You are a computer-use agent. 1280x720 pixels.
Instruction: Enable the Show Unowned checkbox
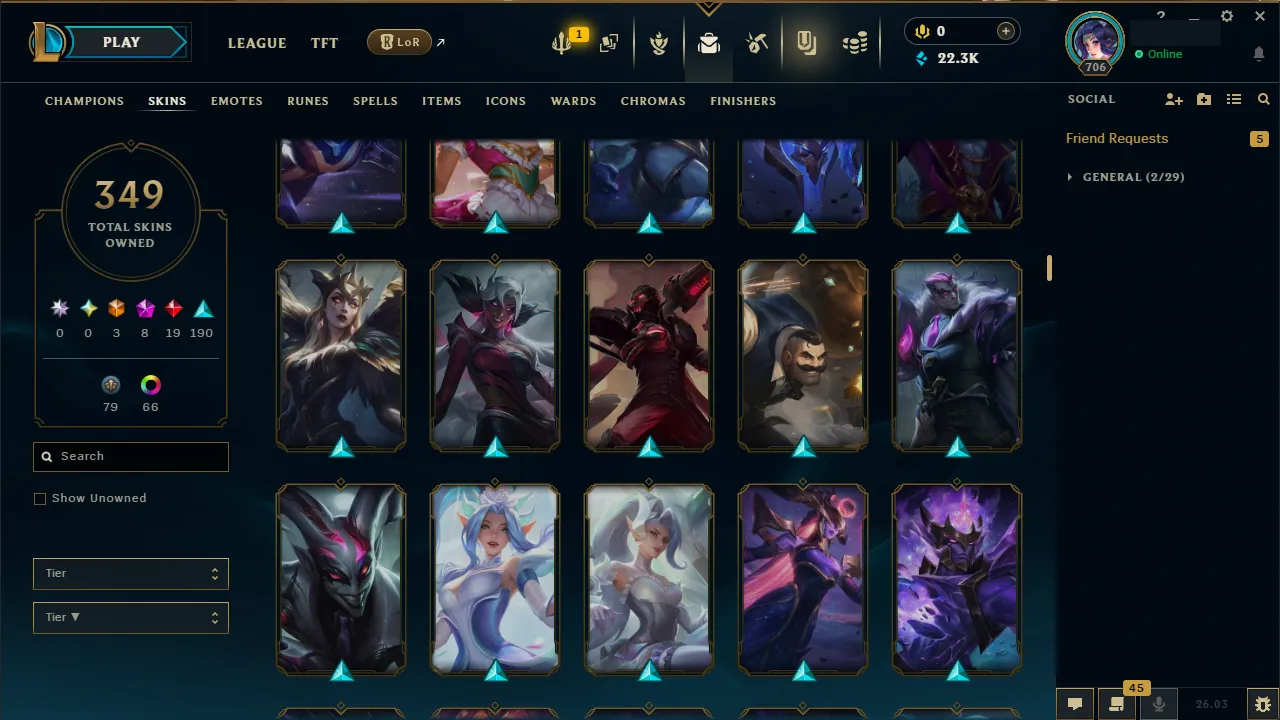(x=40, y=498)
